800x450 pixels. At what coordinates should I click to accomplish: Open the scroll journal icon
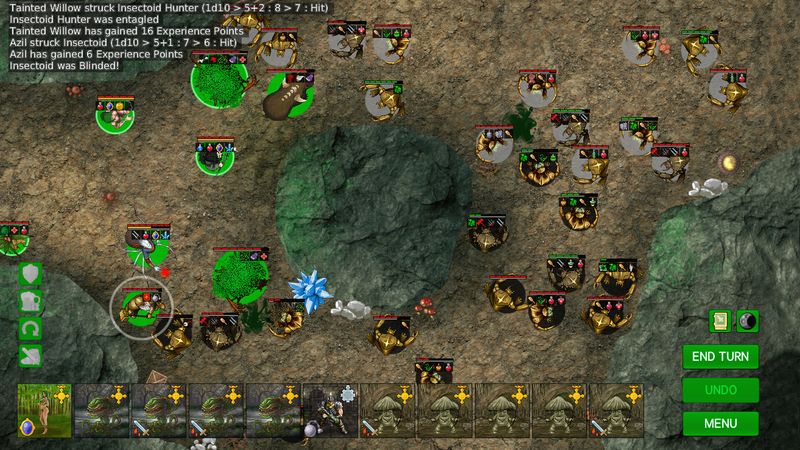[x=720, y=320]
